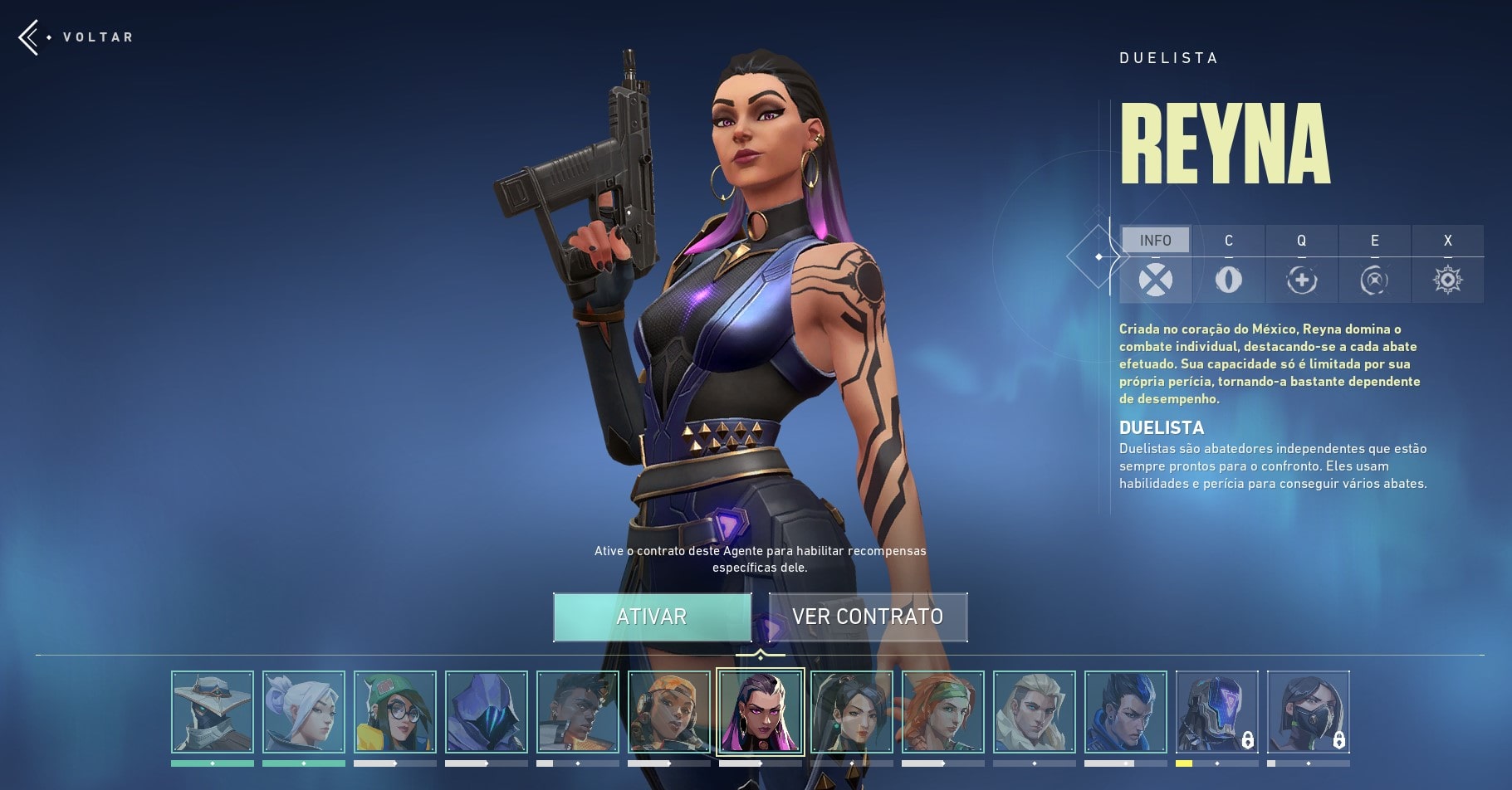The height and width of the screenshot is (790, 1512).
Task: Open Ver Contrato for Reyna
Action: (x=868, y=617)
